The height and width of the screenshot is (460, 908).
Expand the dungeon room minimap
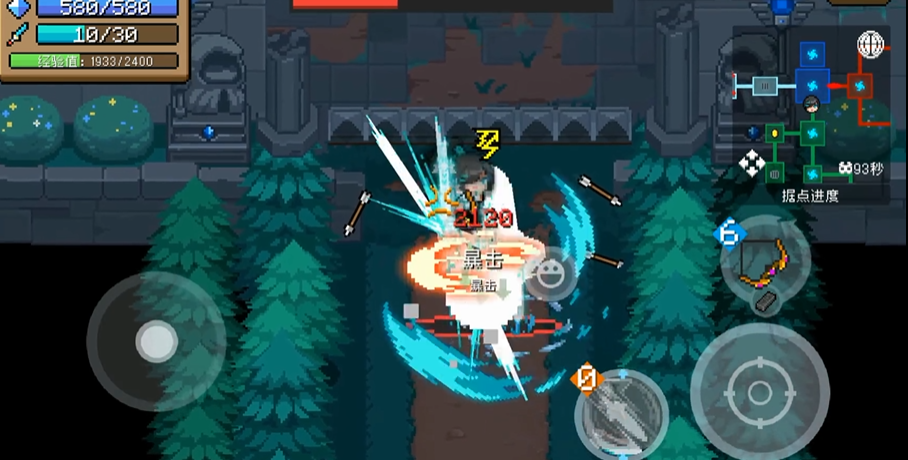810,110
